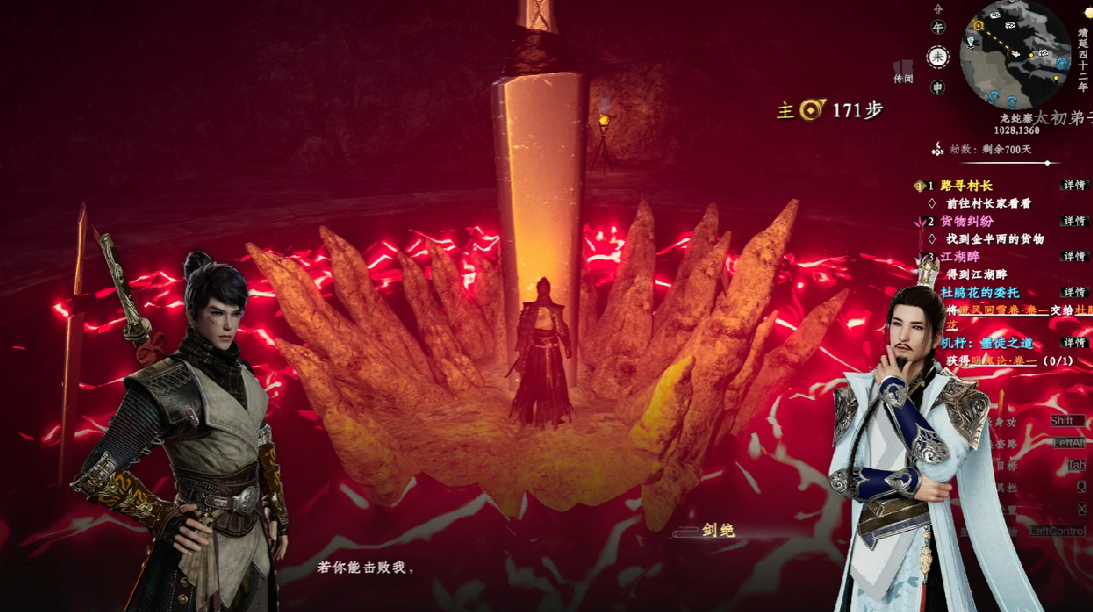Select the 申 time-of-day marker
This screenshot has height=612, width=1093.
click(x=937, y=87)
